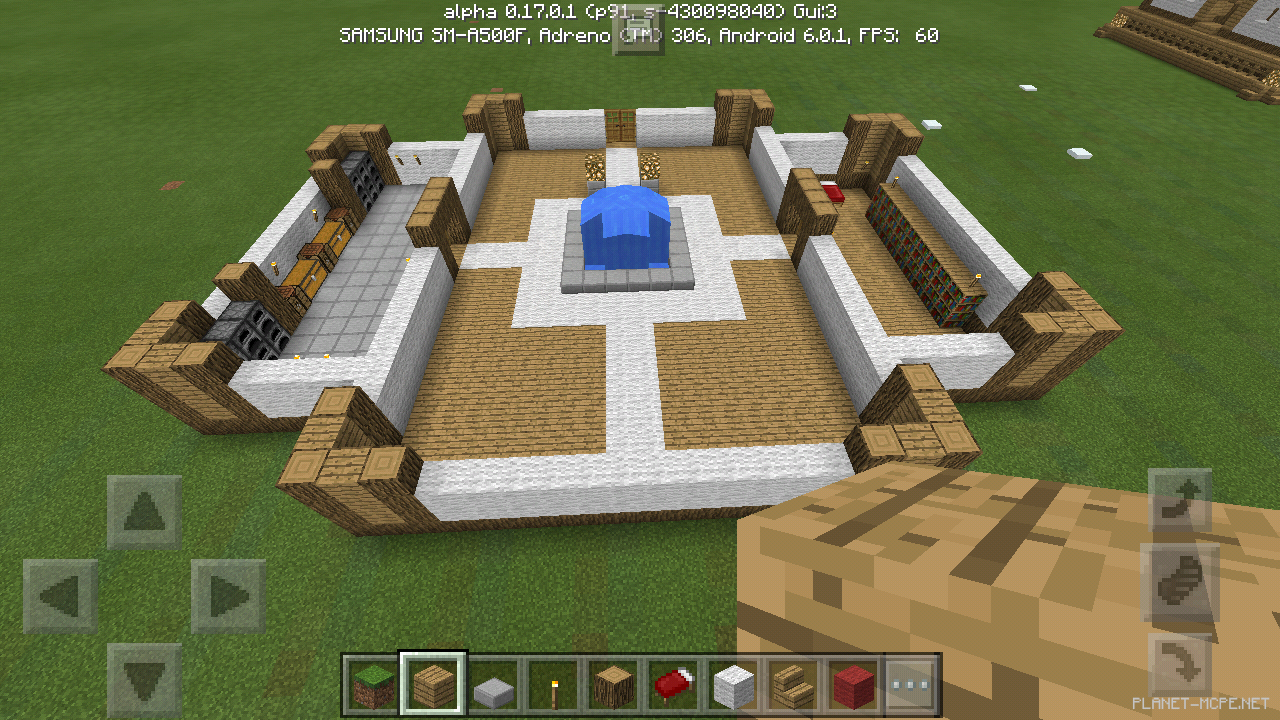The width and height of the screenshot is (1280, 720).
Task: Tap the left movement arrow
Action: (60, 594)
